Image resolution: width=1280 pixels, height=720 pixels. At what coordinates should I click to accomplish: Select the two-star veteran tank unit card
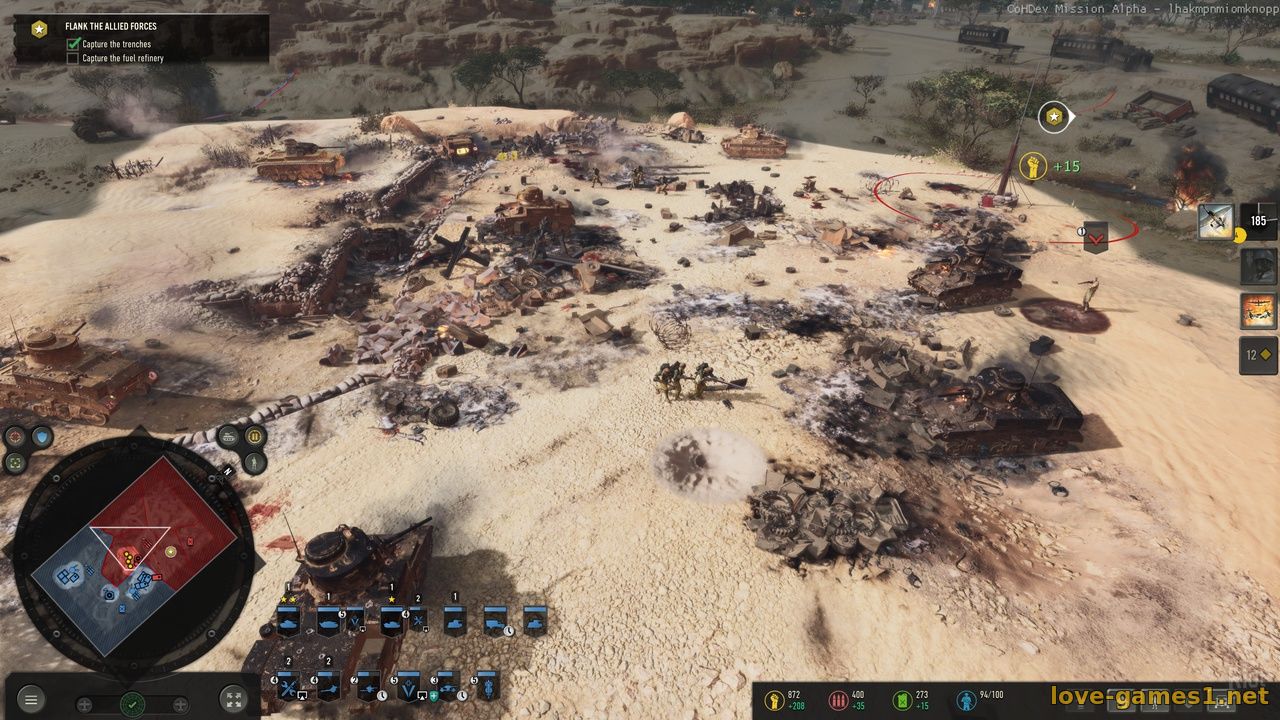289,621
